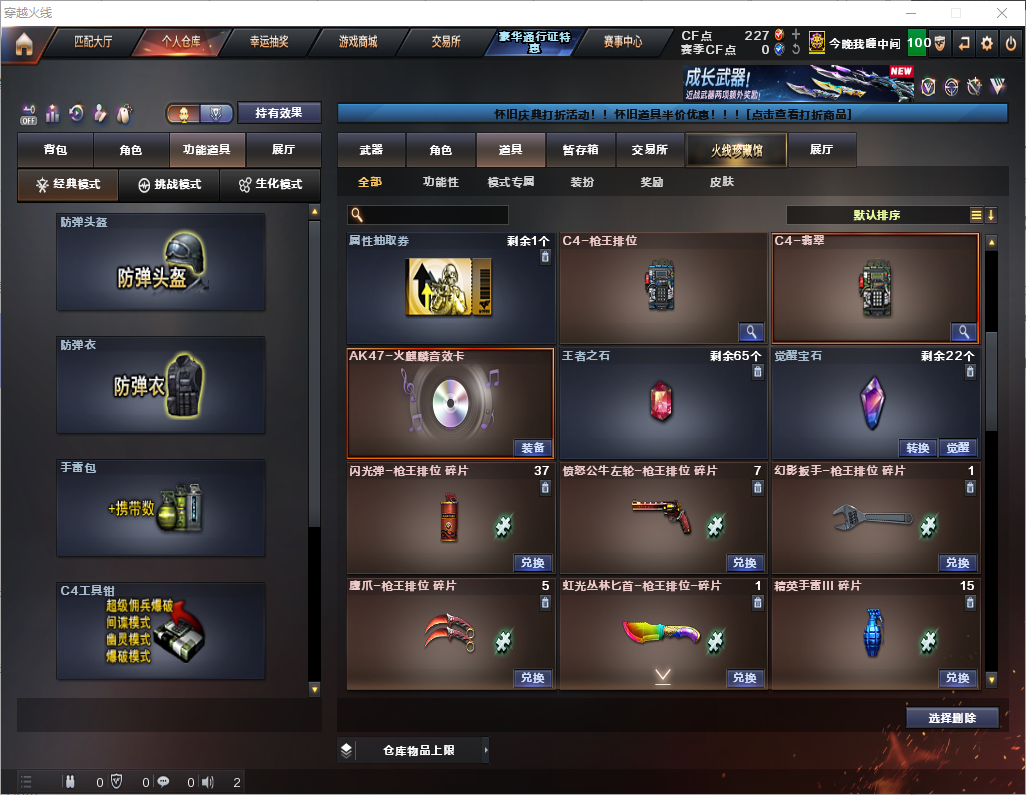Click 觉醒 on the 觉醒宝石 item
The image size is (1026, 795).
pos(958,448)
